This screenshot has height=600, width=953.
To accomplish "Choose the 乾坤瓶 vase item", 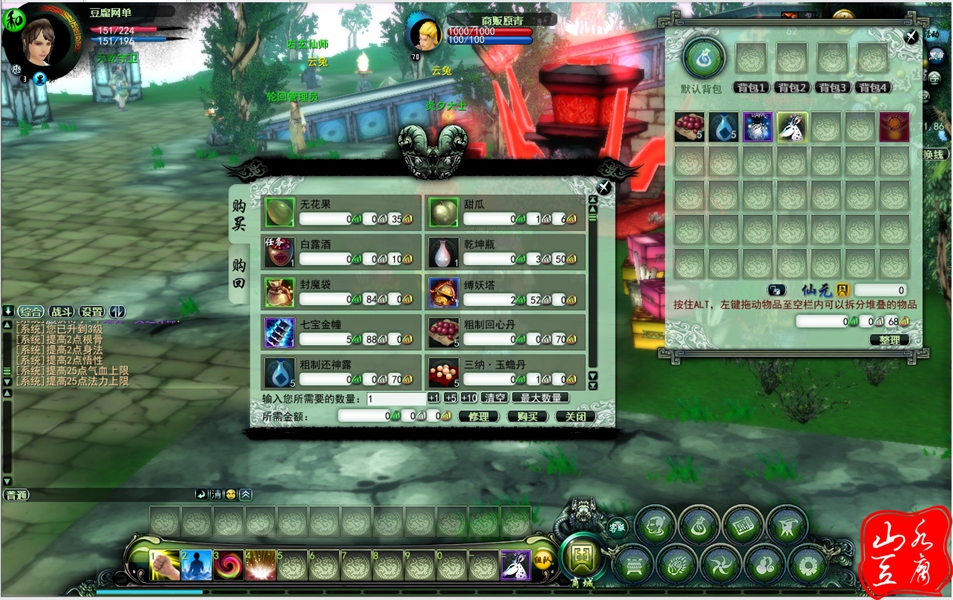I will point(444,252).
